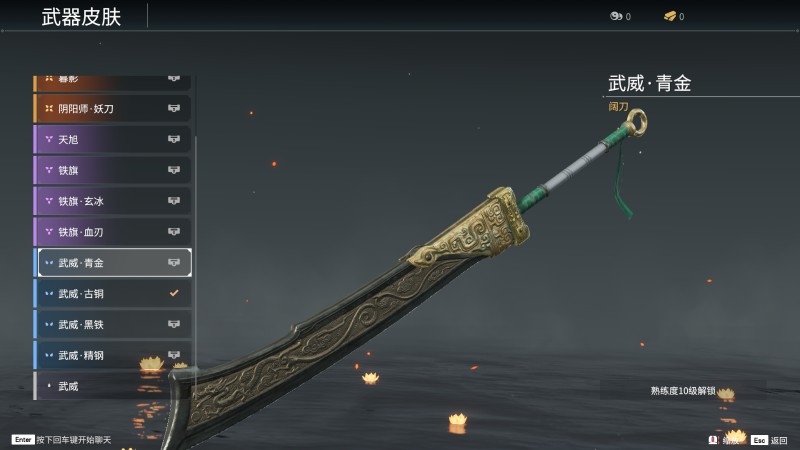Choose the 天旭 skin entry
800x450 pixels.
pyautogui.click(x=112, y=139)
